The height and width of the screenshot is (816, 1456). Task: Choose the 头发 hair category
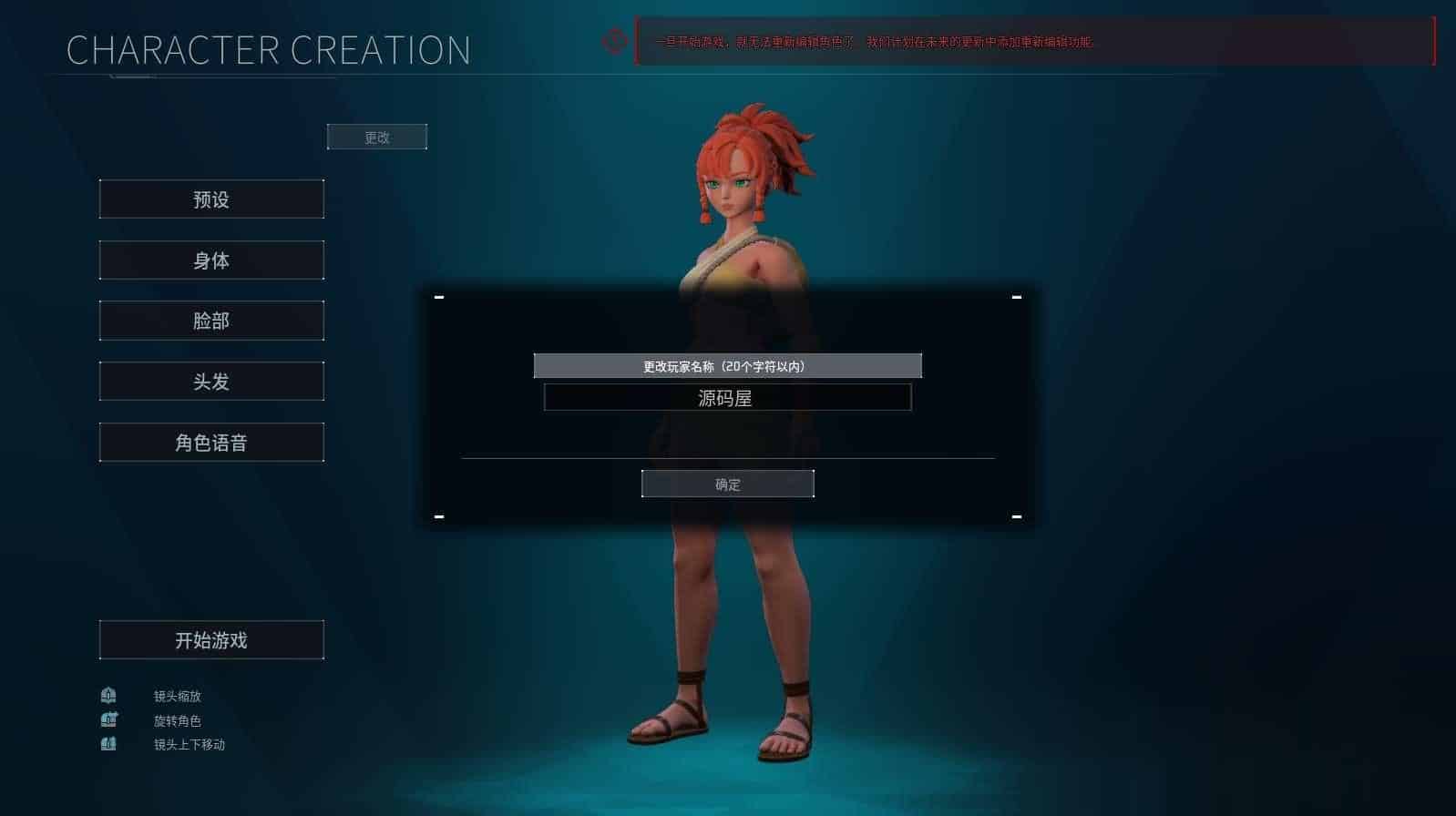211,382
